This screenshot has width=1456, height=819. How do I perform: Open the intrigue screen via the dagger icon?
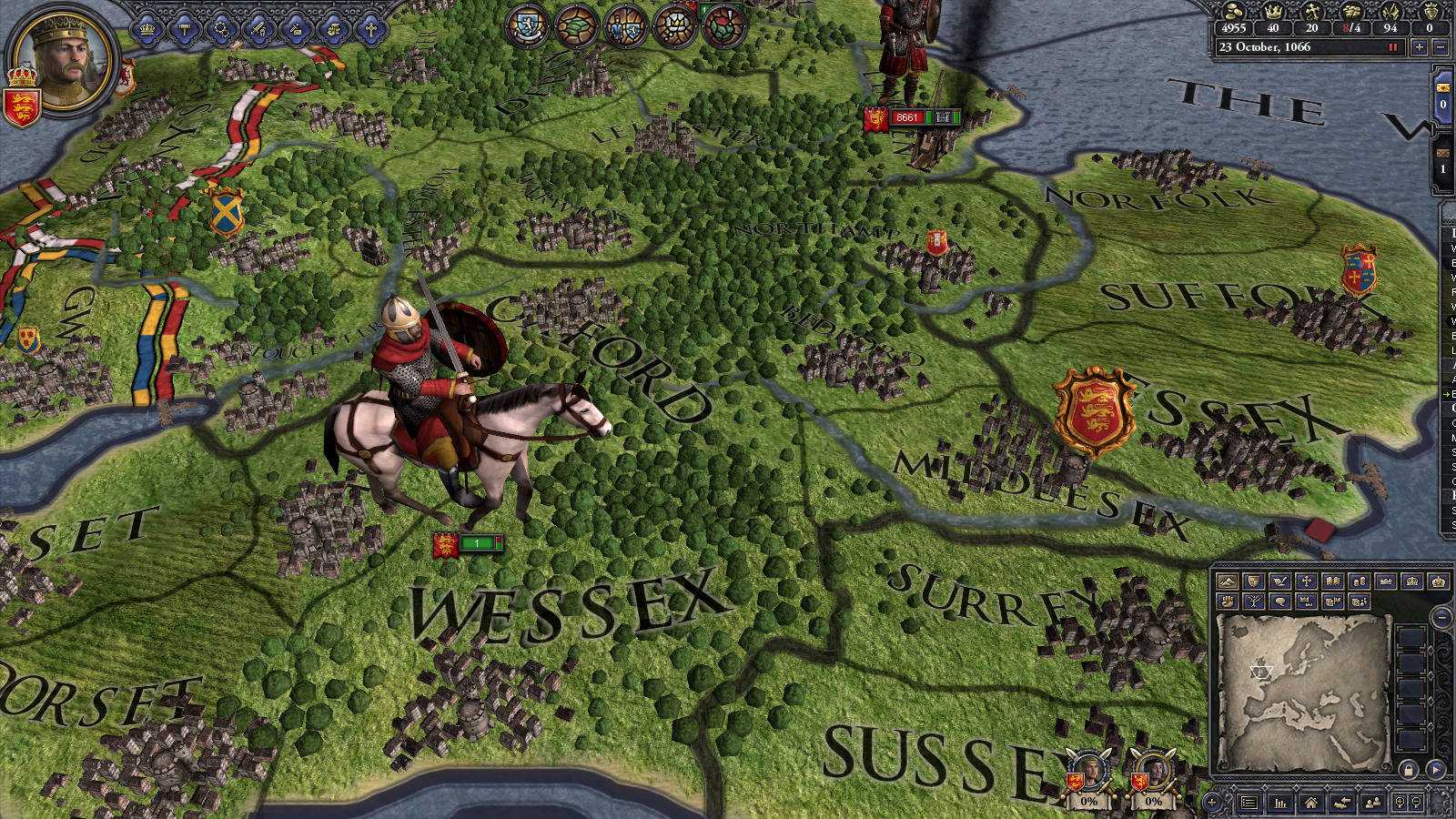click(x=296, y=30)
